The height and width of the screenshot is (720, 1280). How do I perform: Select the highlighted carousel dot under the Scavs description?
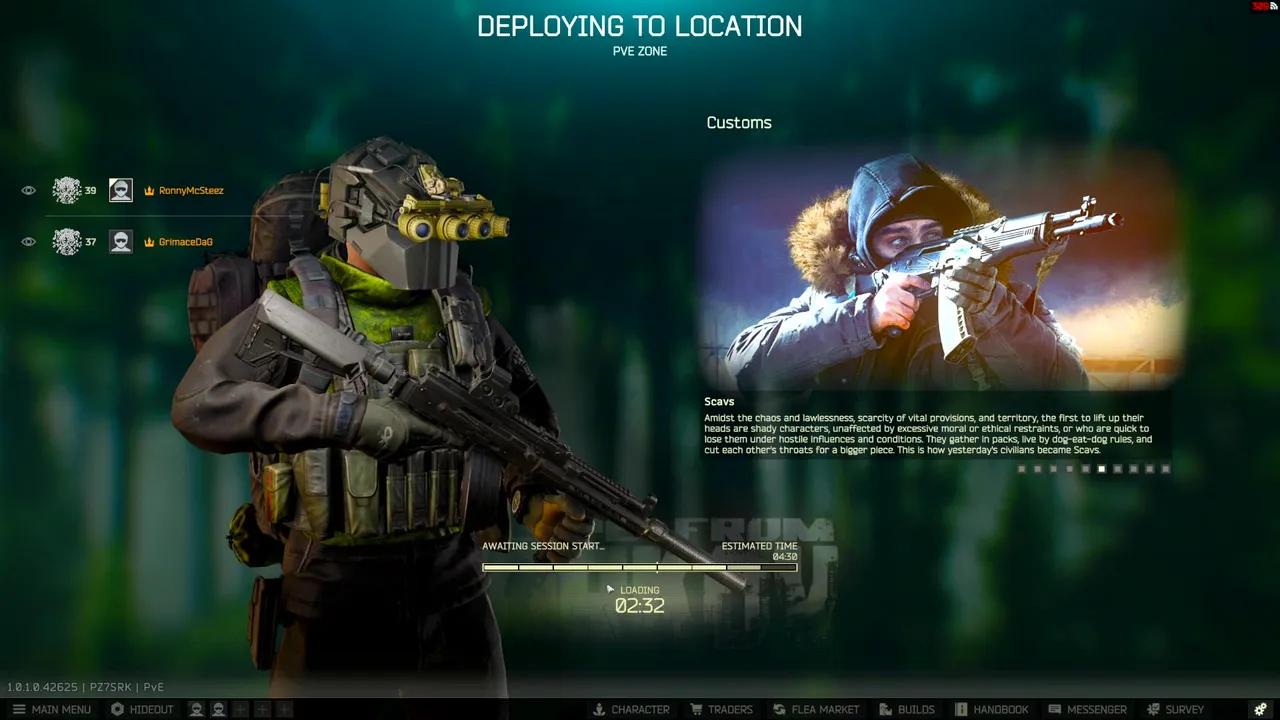(x=1103, y=468)
